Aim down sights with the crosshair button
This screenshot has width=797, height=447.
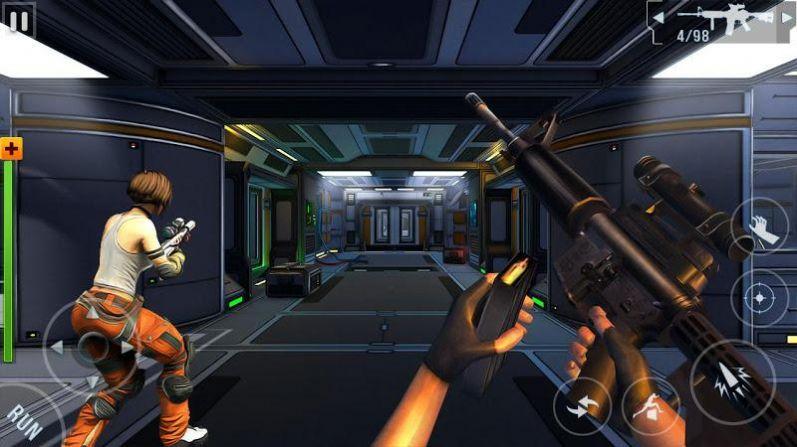[760, 298]
